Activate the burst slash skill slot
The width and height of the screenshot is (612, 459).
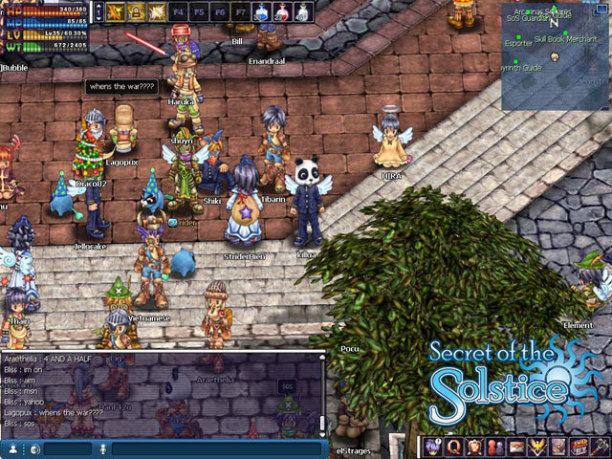[x=158, y=12]
